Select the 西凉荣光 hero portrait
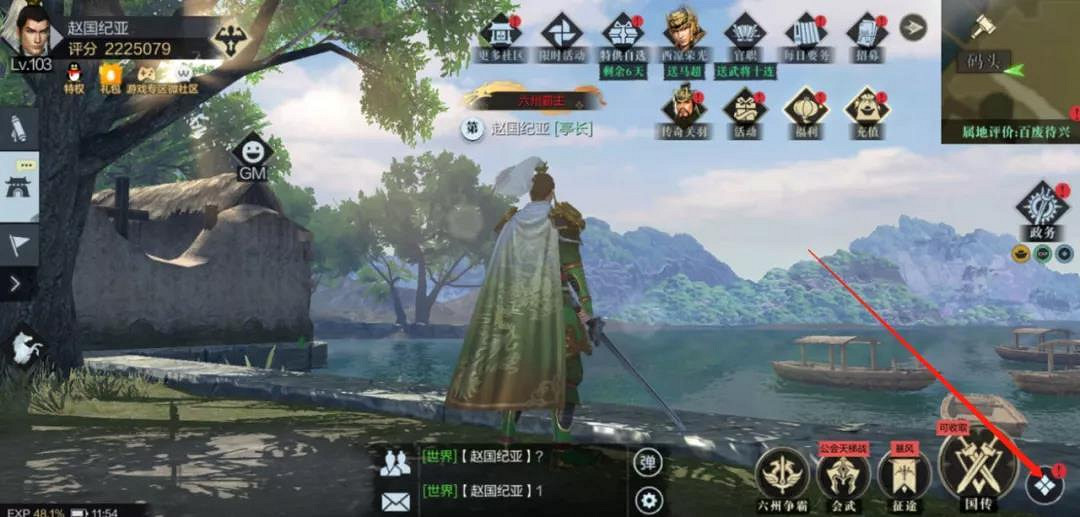The height and width of the screenshot is (517, 1080). [684, 32]
